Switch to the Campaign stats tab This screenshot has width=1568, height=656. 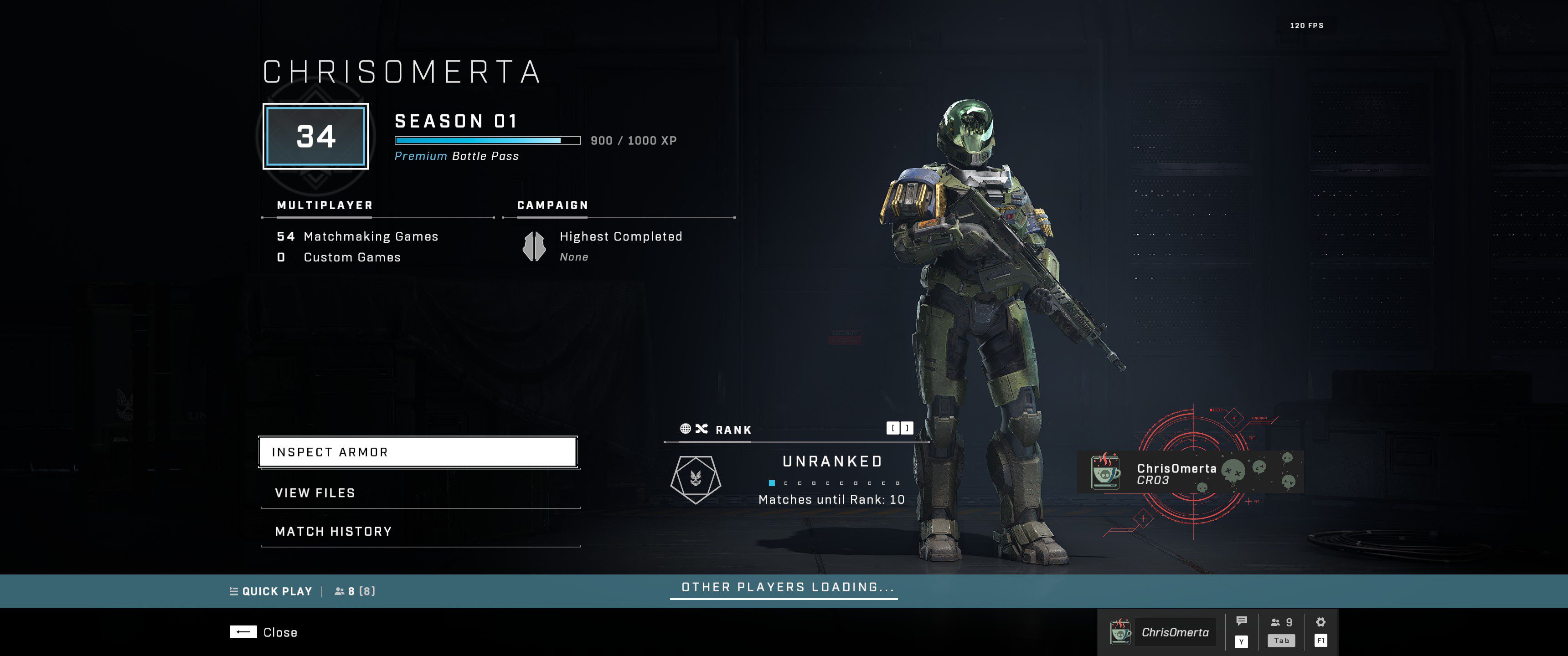pyautogui.click(x=552, y=206)
